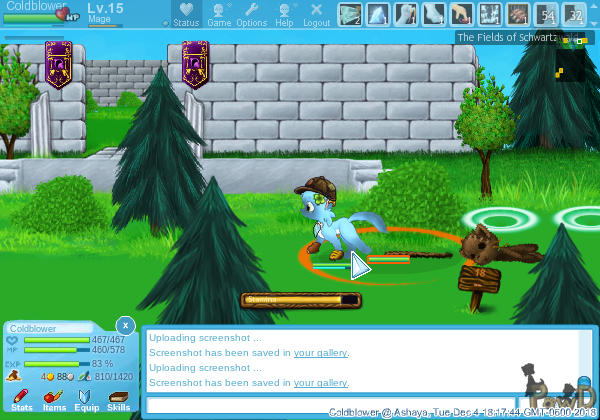This screenshot has width=600, height=420.
Task: Open the Options menu
Action: coord(252,14)
